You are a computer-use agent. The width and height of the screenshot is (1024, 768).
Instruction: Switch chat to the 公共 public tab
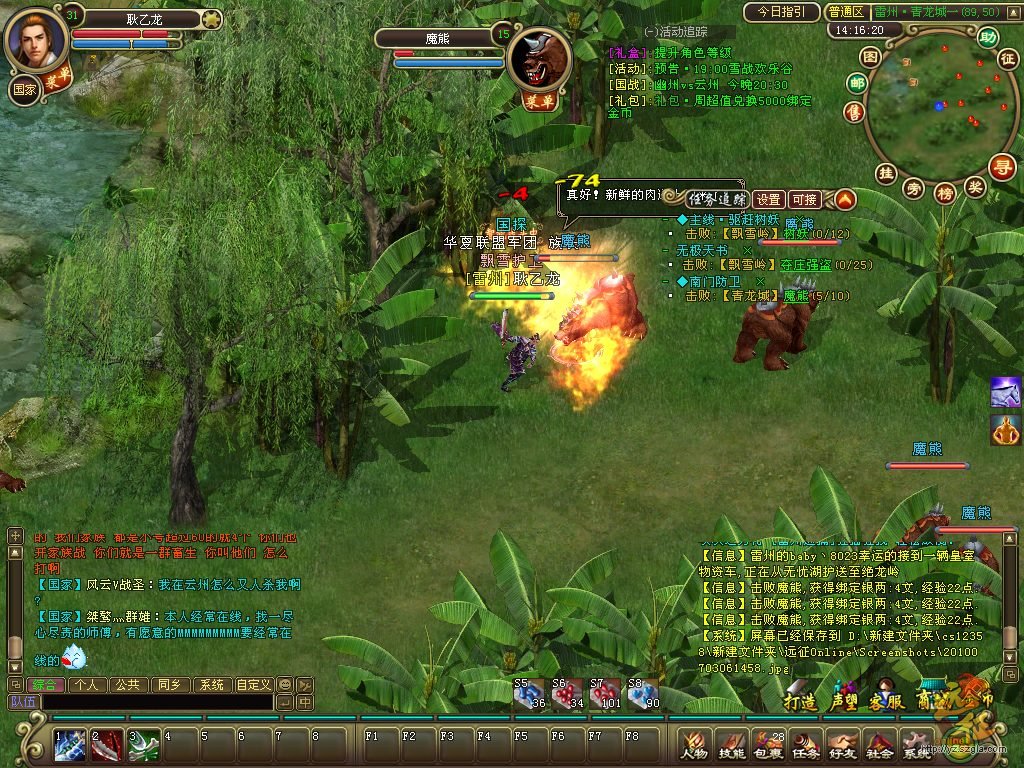[127, 685]
